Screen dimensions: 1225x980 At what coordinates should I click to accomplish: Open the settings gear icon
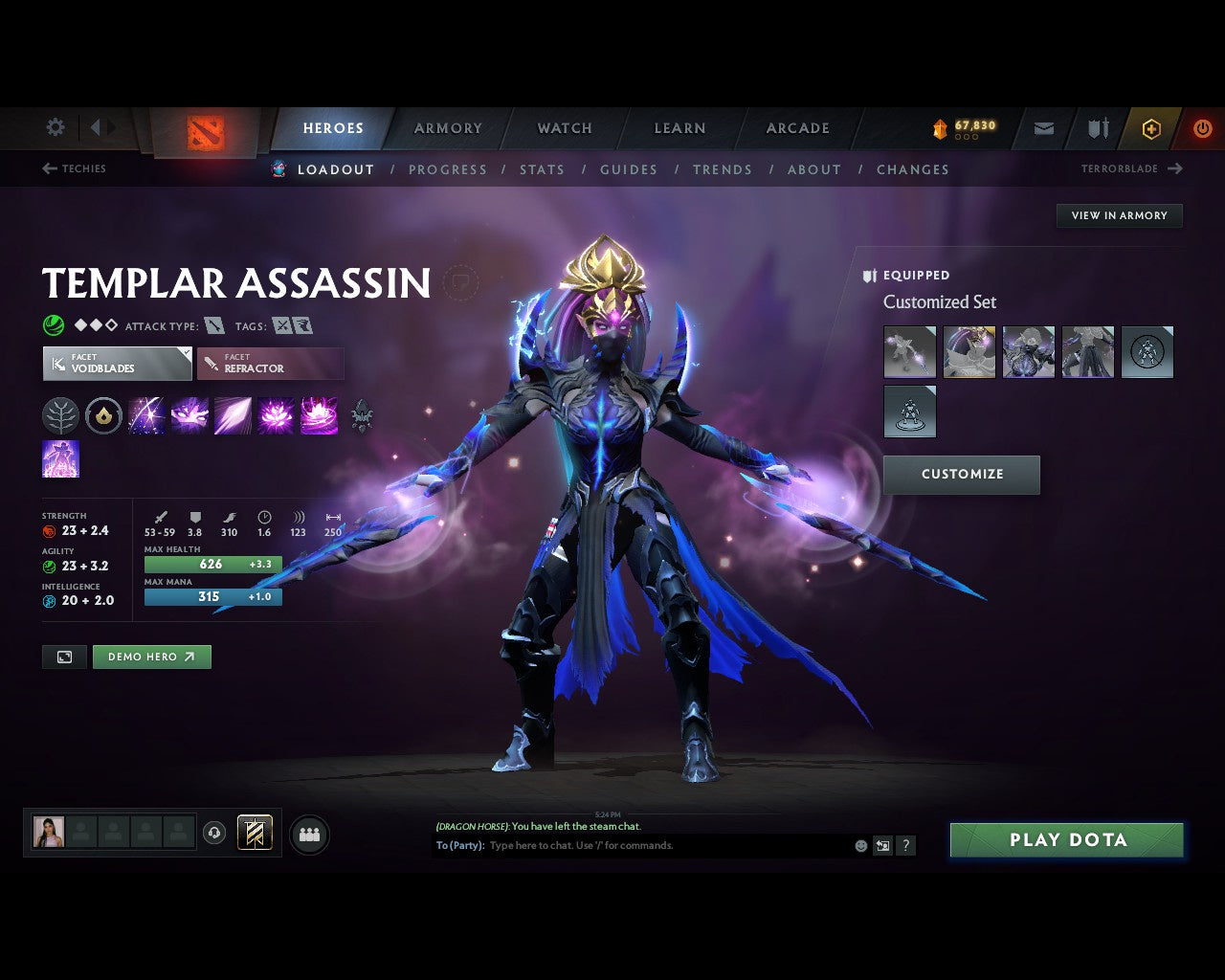55,126
